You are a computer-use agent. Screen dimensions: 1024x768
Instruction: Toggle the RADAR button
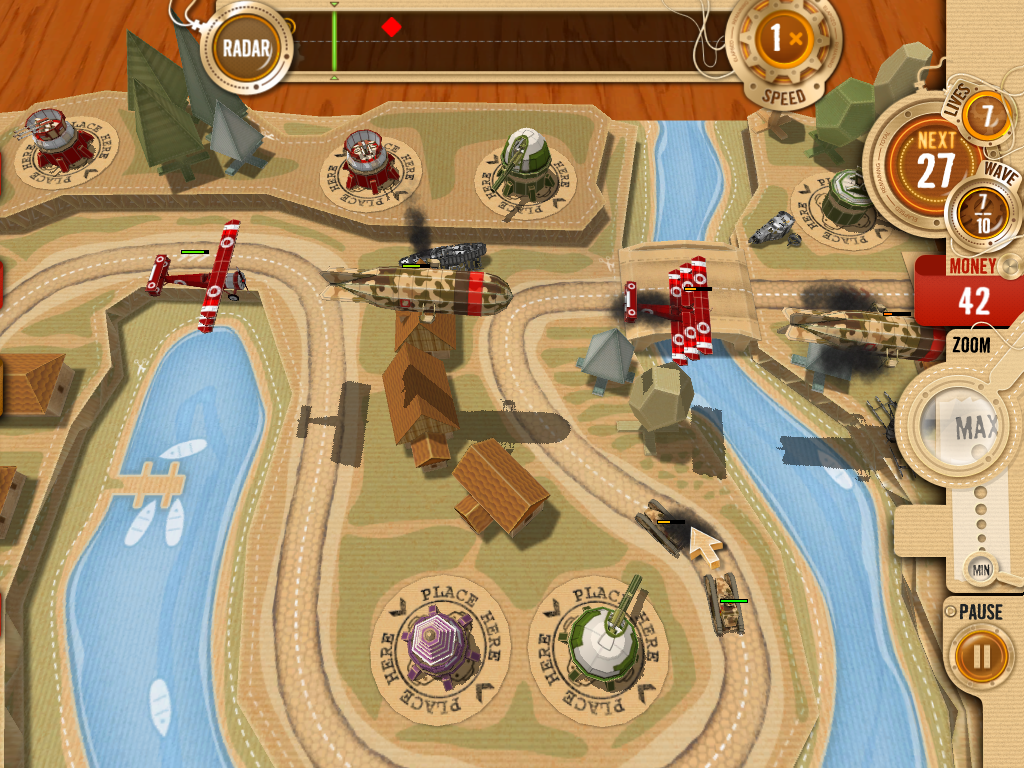tap(246, 47)
